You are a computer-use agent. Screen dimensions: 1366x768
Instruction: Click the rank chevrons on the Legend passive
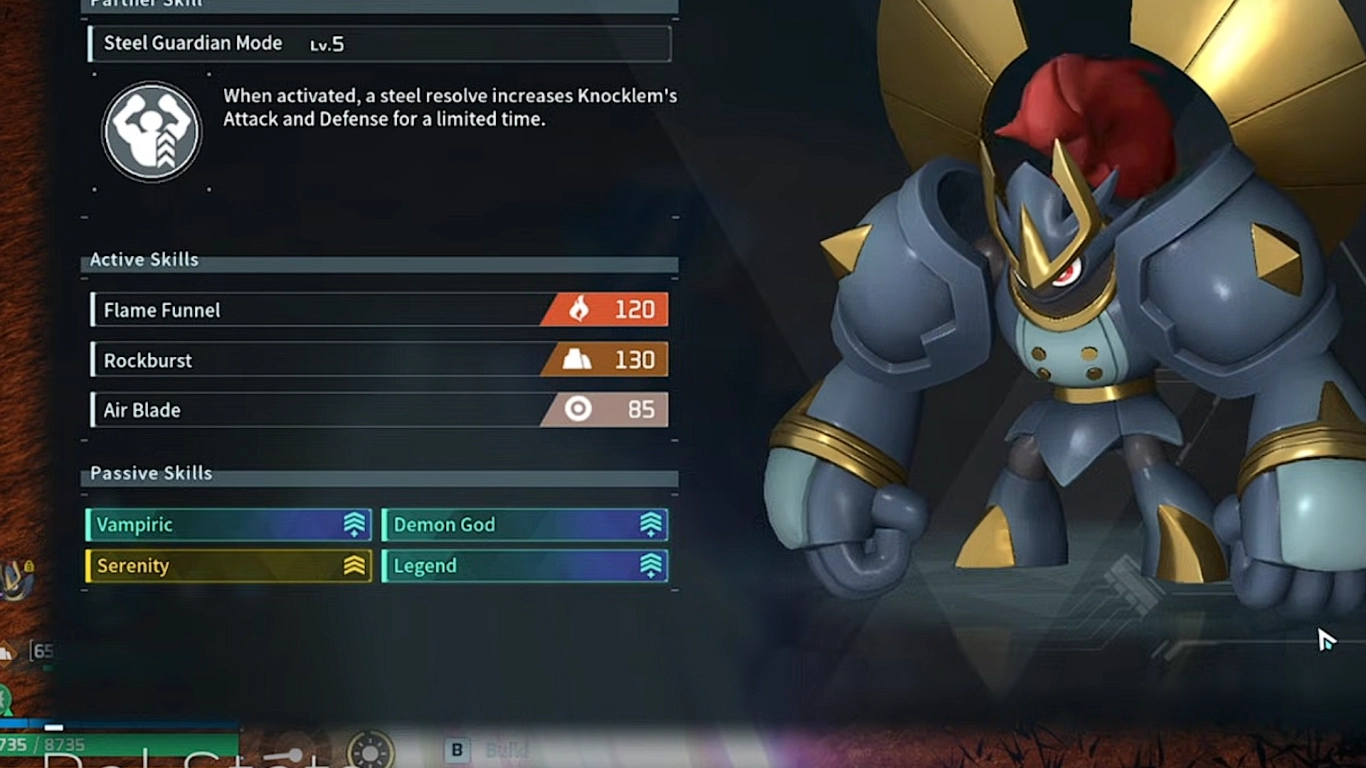point(650,566)
